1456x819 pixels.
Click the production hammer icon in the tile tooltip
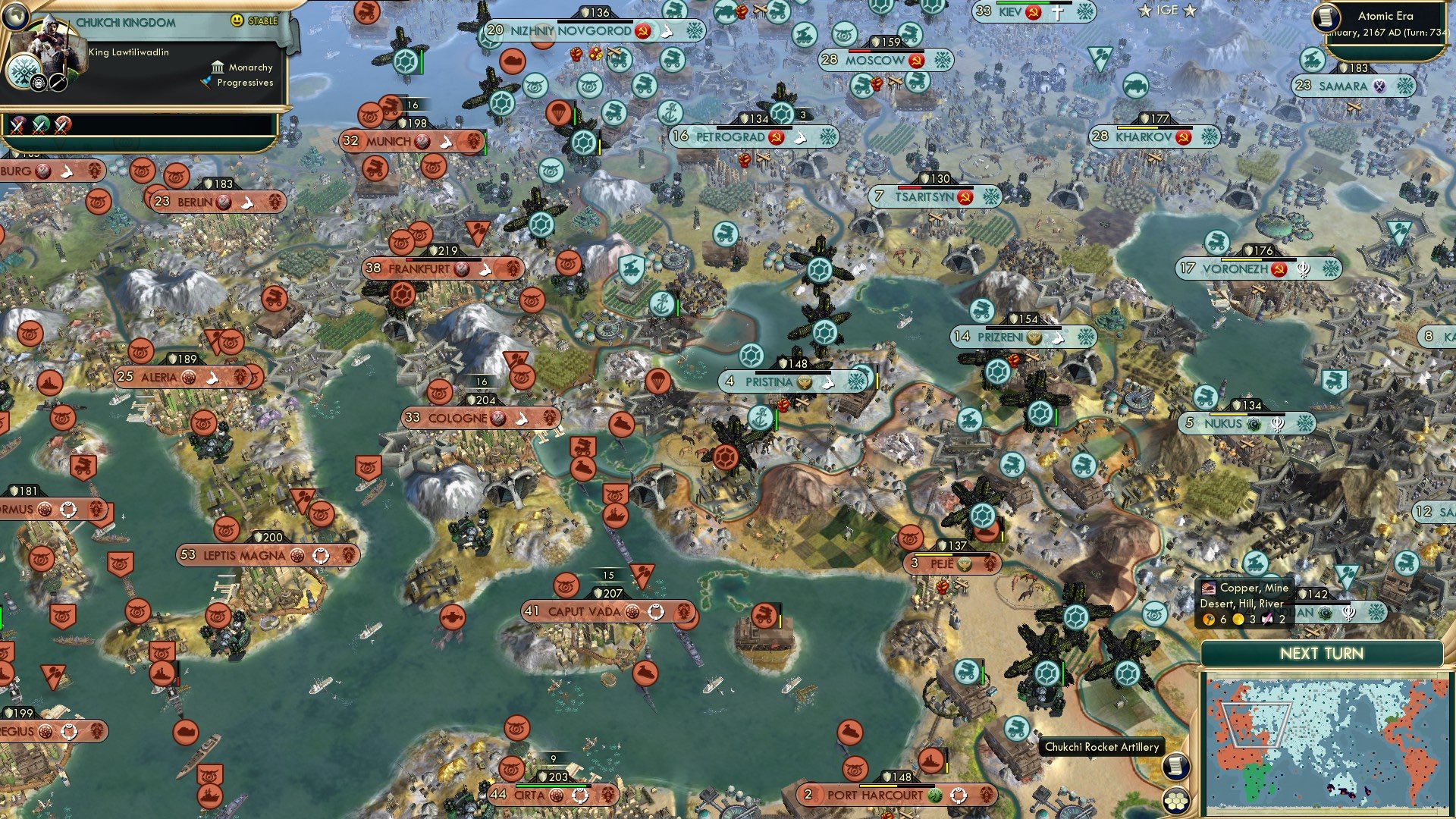[x=1209, y=620]
